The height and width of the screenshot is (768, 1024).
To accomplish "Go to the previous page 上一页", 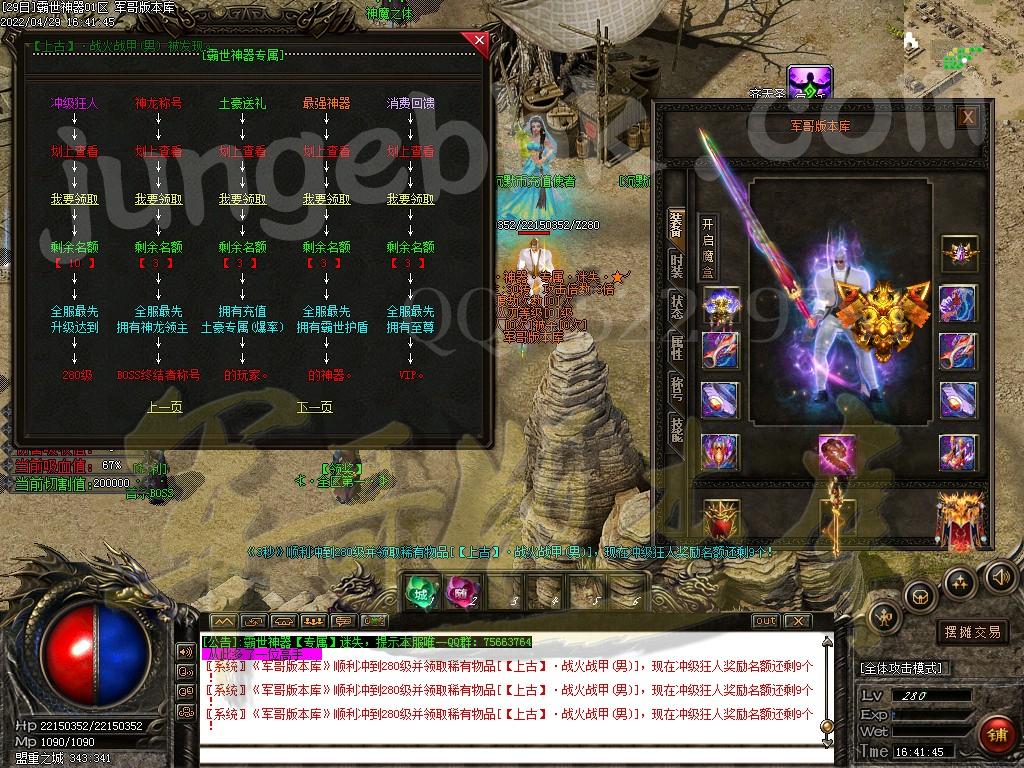I will click(x=165, y=407).
